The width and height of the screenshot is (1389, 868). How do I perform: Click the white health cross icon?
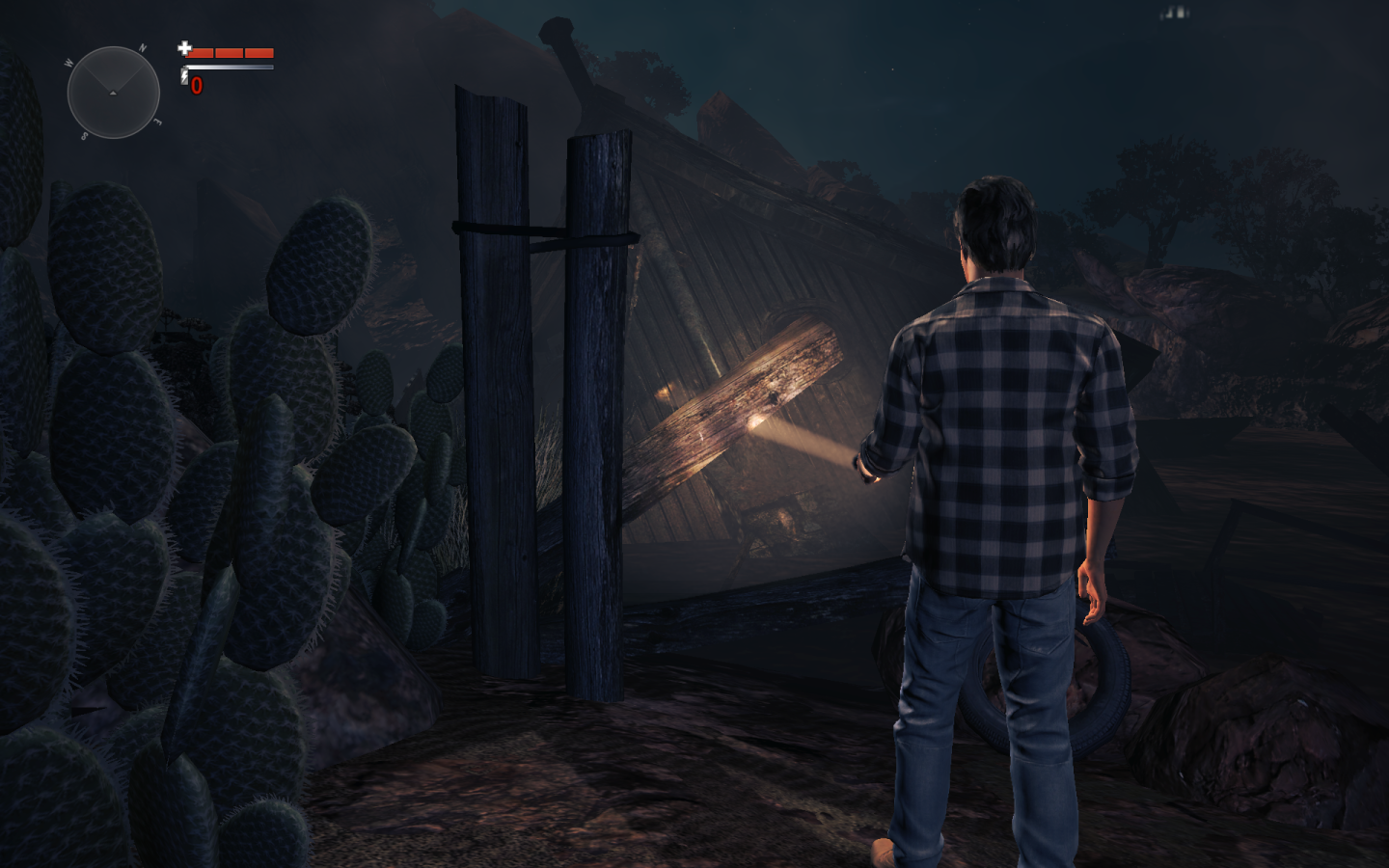[x=184, y=48]
